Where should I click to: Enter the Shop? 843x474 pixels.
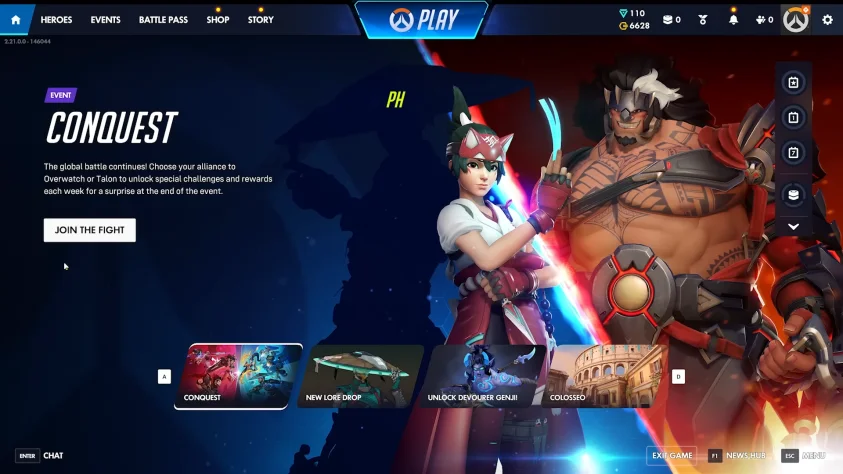[x=217, y=20]
